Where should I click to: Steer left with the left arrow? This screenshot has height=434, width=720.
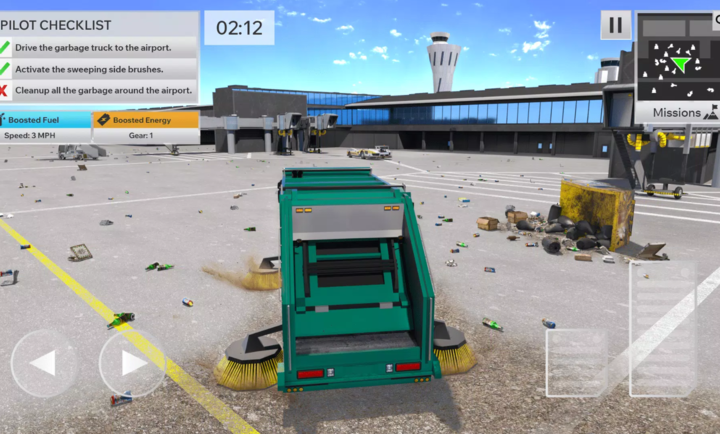click(44, 363)
